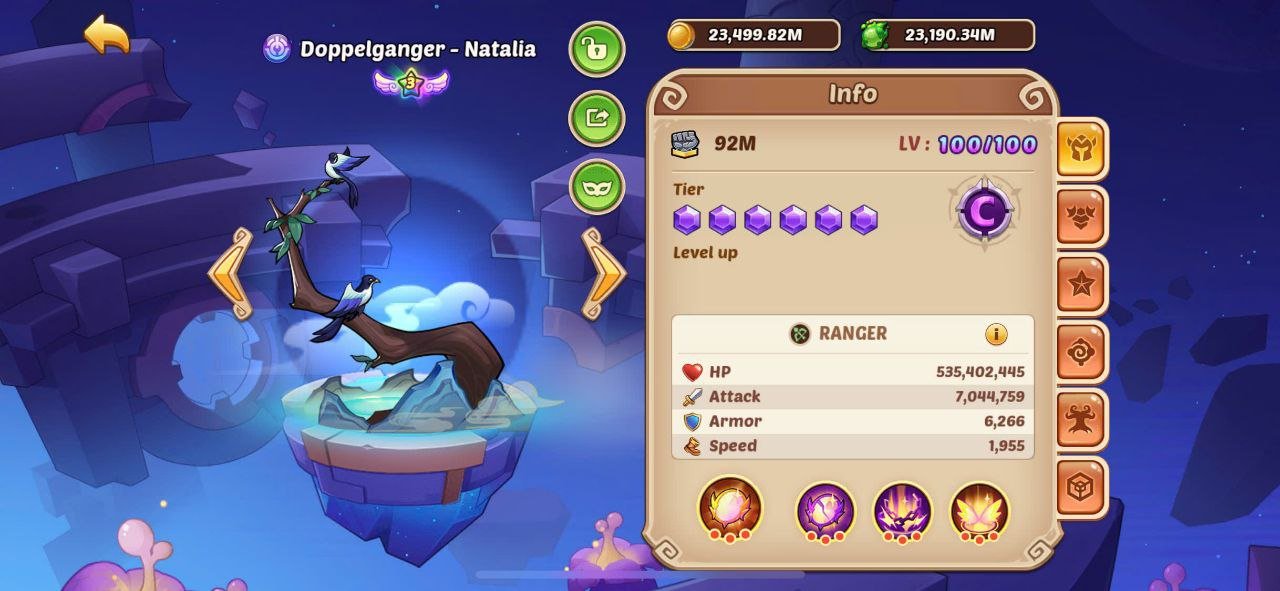The width and height of the screenshot is (1280, 591).
Task: Tap the green share button
Action: click(597, 118)
